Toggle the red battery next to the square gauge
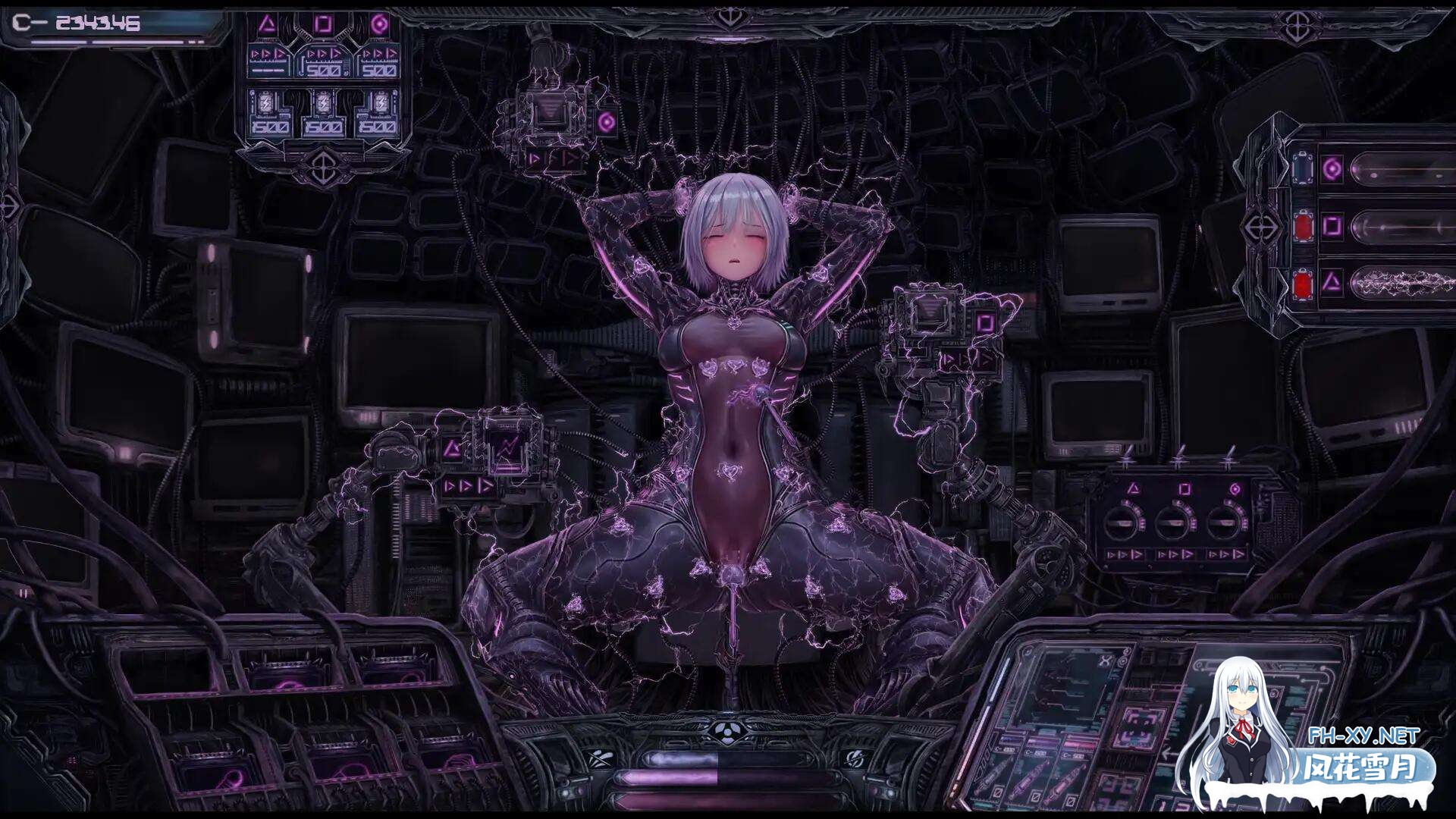This screenshot has height=819, width=1456. [1302, 225]
